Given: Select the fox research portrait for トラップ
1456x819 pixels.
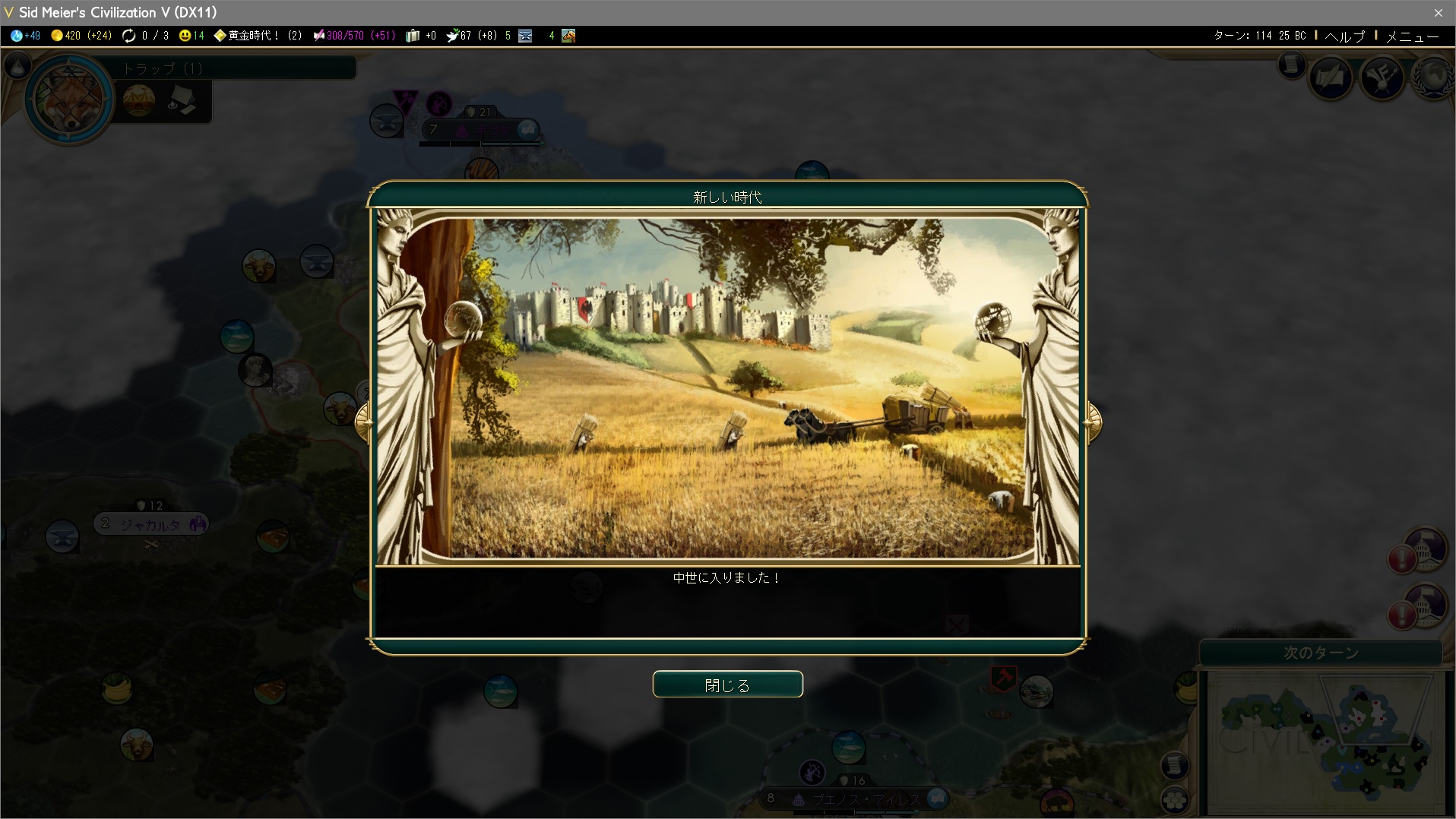Looking at the screenshot, I should 69,99.
